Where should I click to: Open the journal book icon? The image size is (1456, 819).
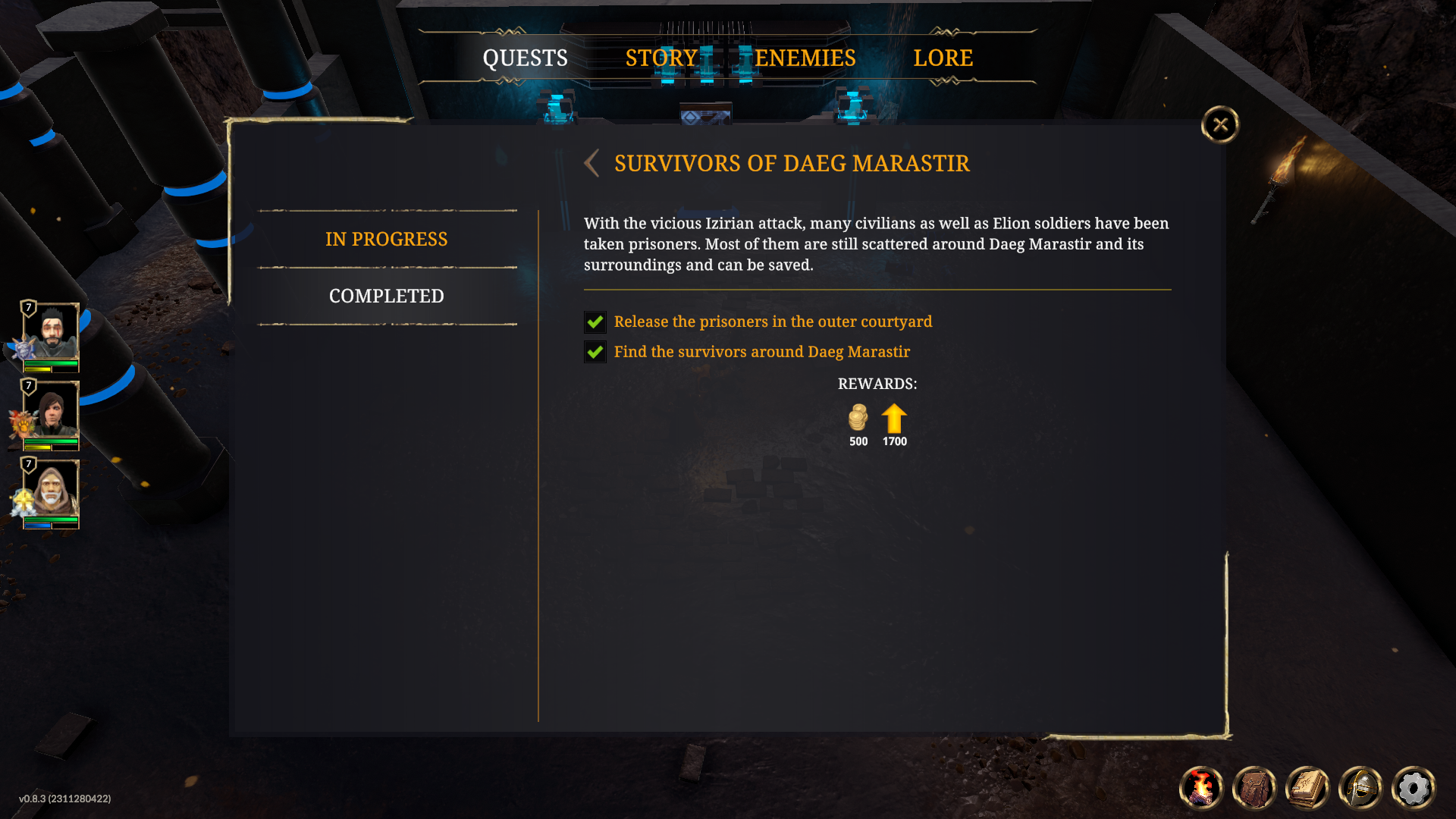tap(1307, 788)
